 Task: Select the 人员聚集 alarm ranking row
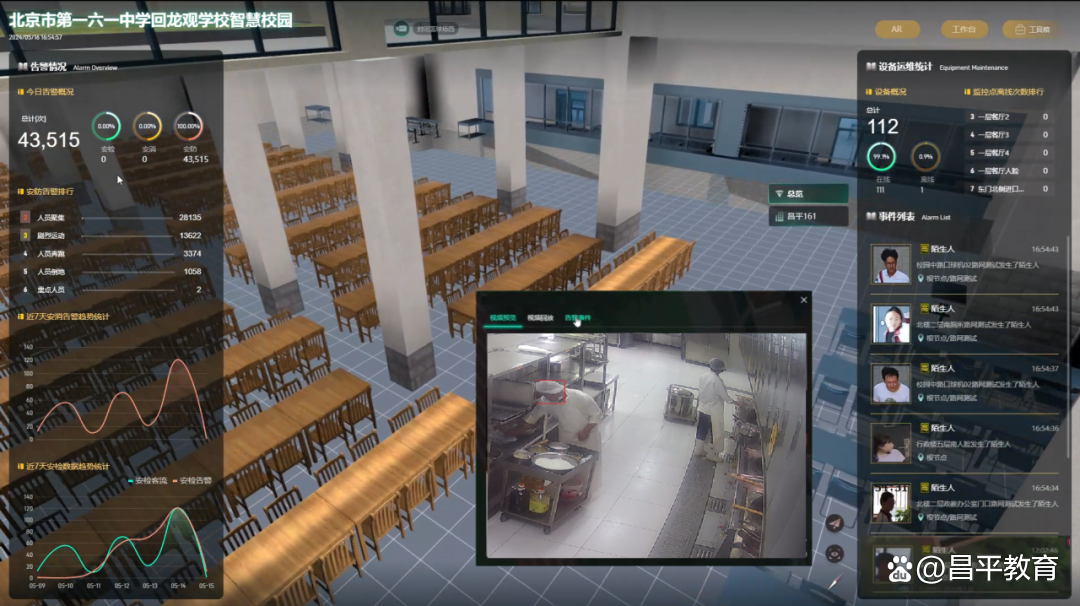(110, 217)
